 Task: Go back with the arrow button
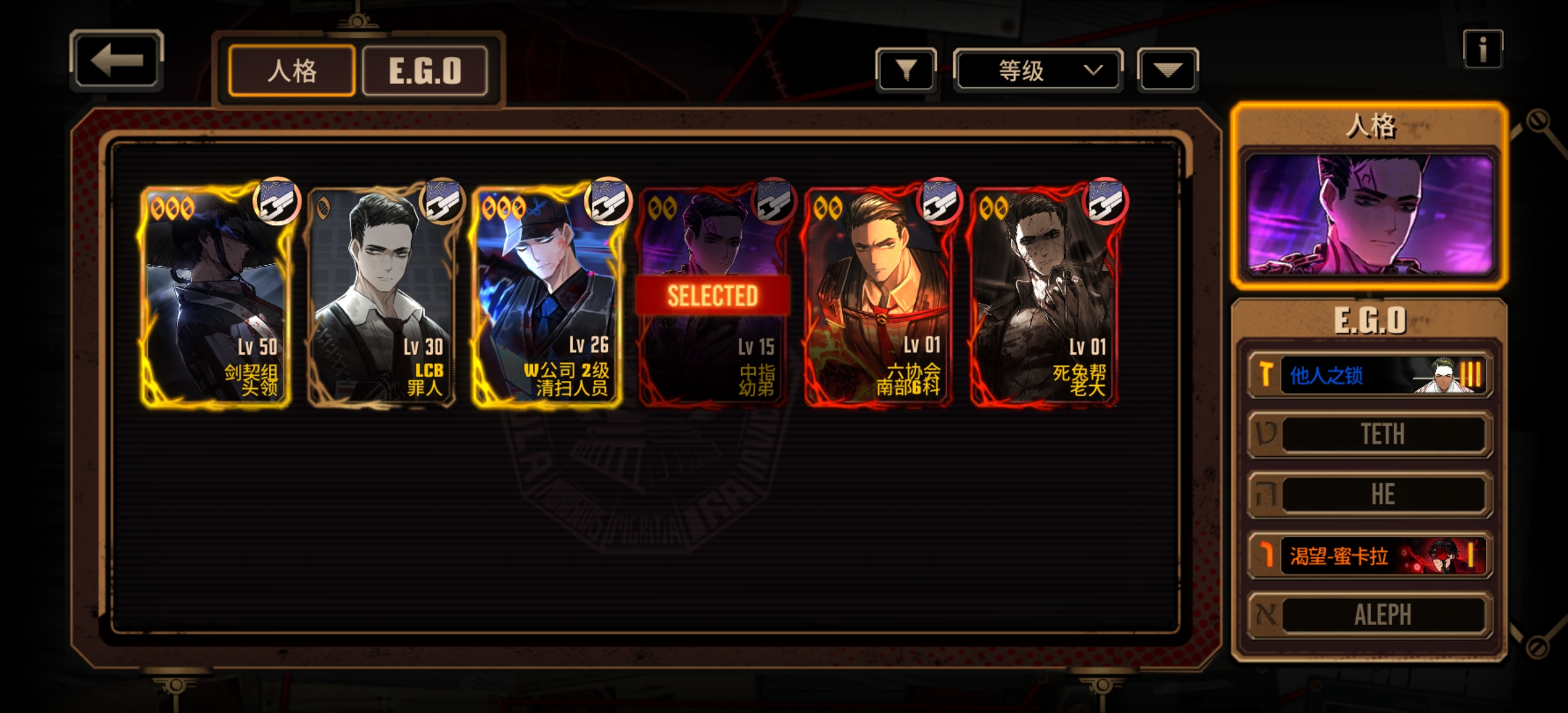point(117,61)
